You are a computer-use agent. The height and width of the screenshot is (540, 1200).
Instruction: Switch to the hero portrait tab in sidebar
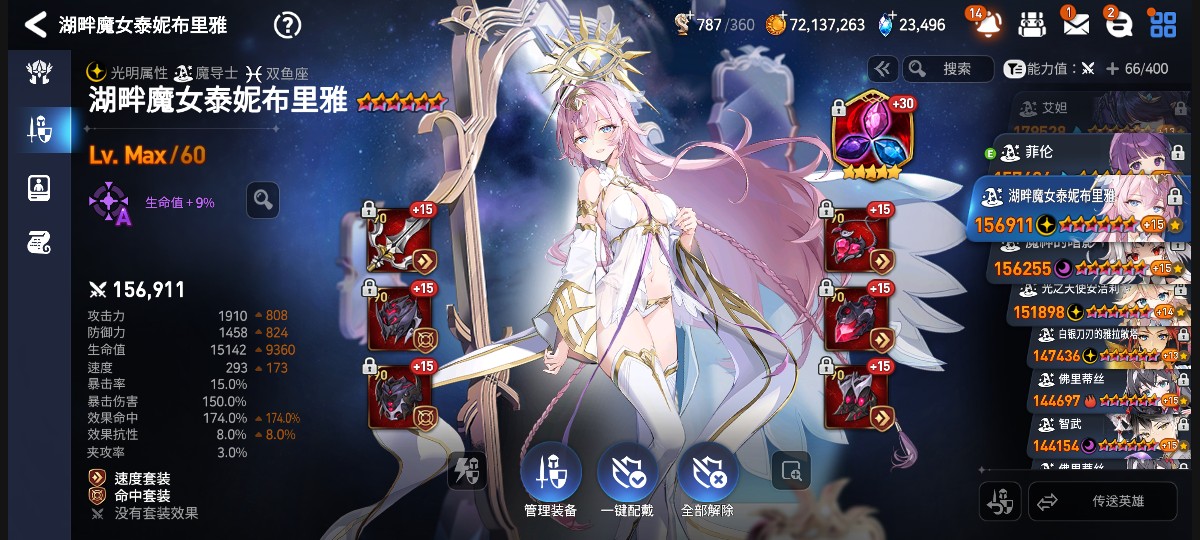point(39,185)
